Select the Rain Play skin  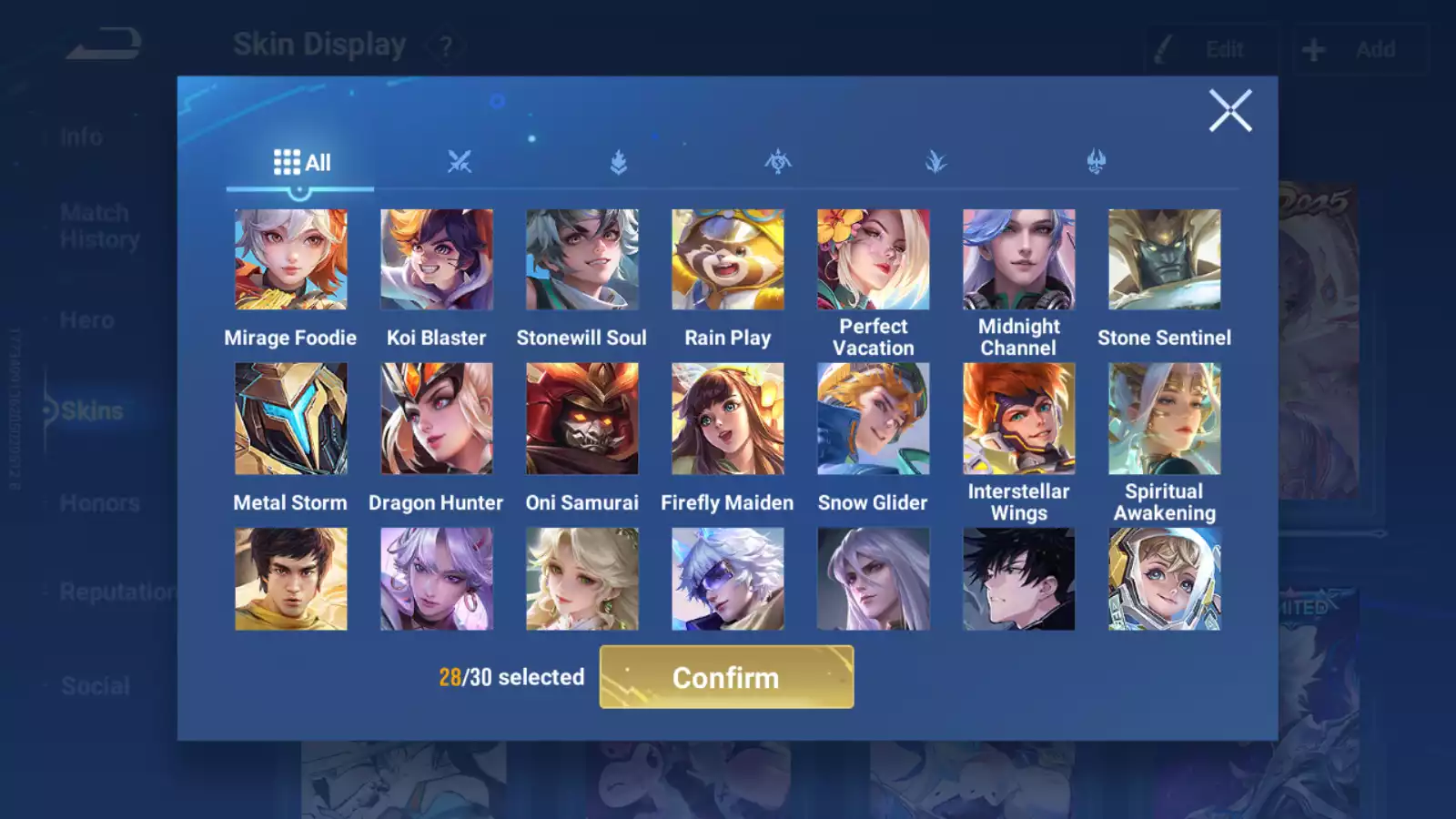(728, 259)
